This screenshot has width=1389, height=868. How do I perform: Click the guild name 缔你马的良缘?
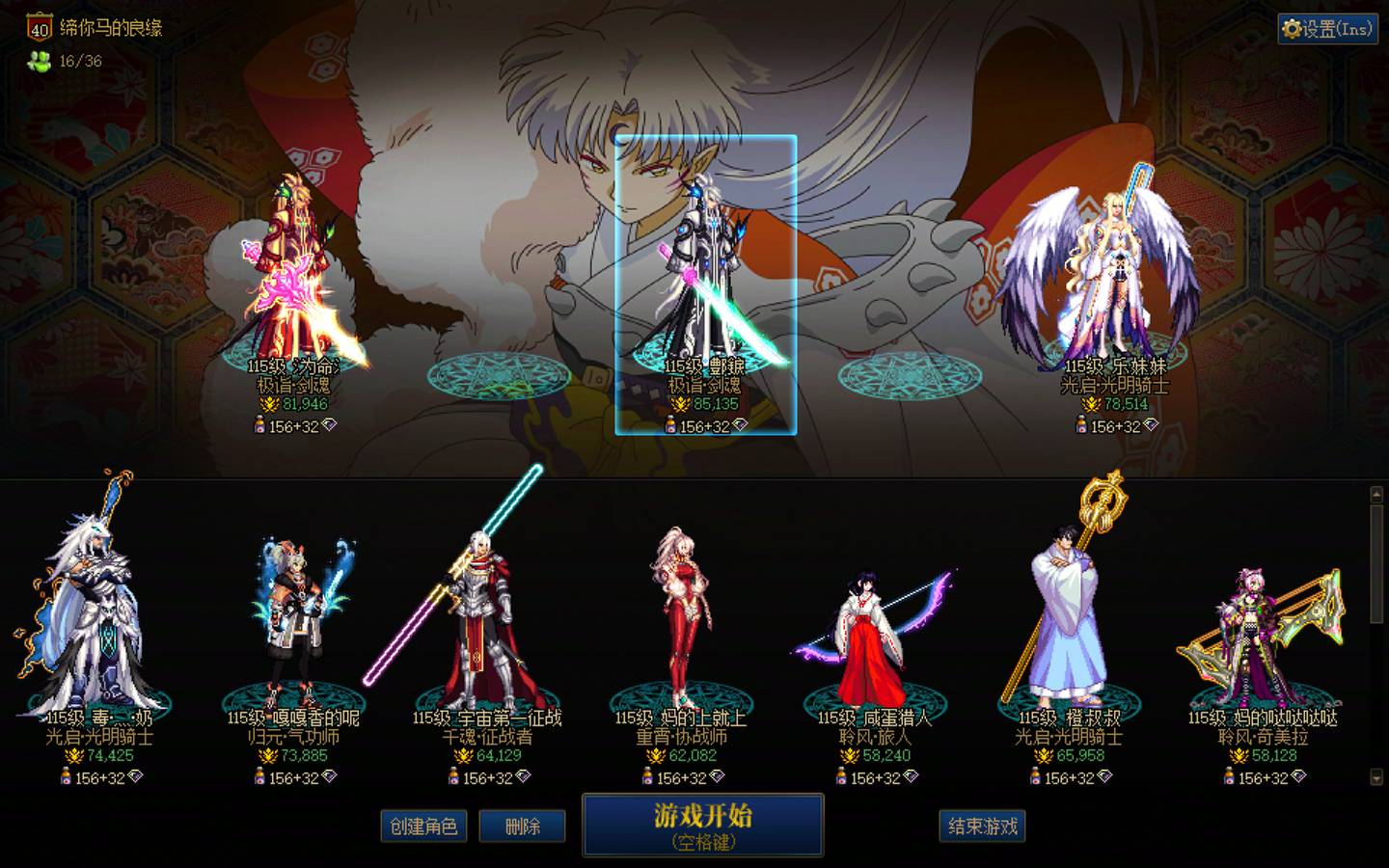click(110, 29)
